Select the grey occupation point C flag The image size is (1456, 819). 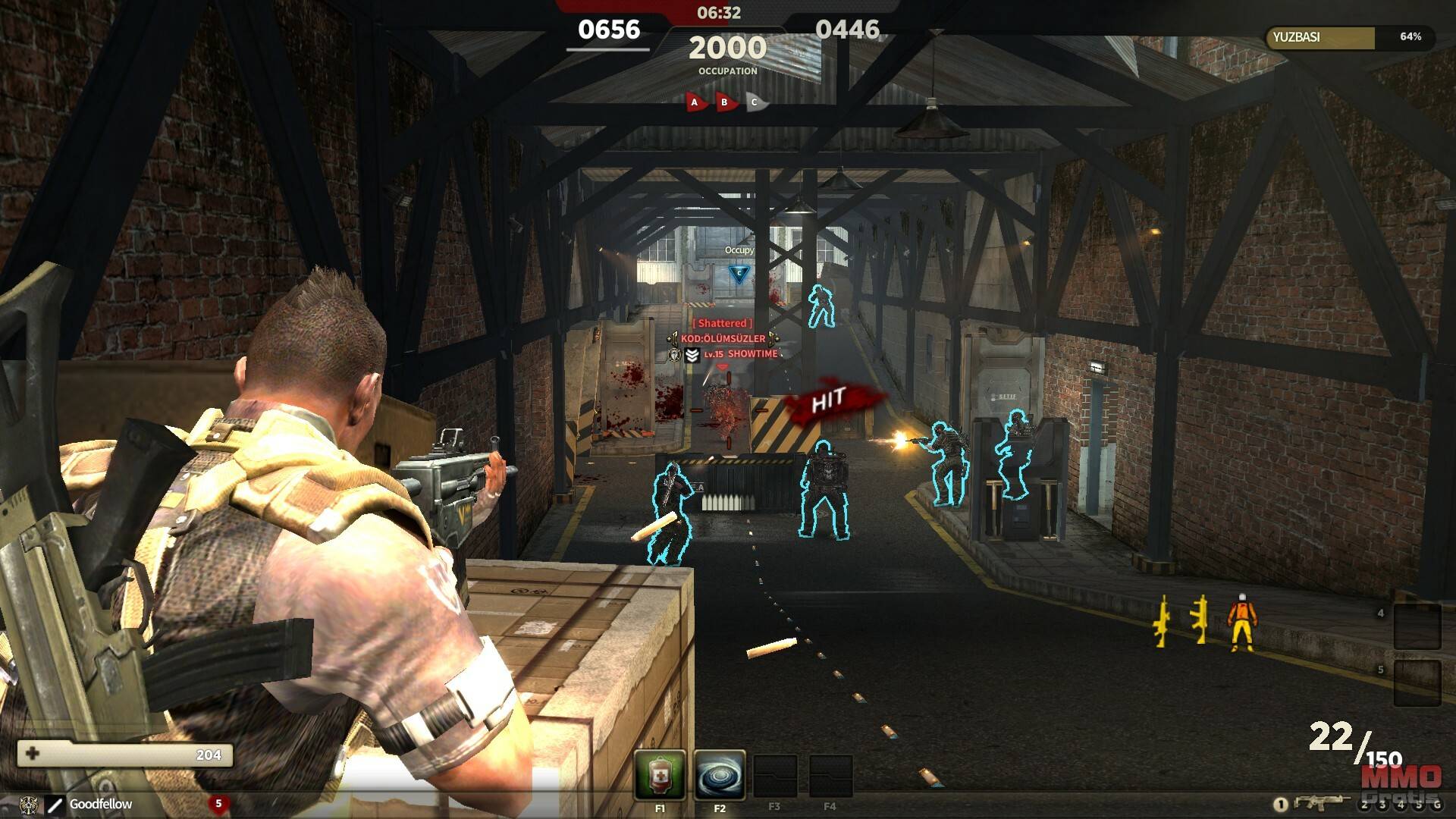point(755,102)
